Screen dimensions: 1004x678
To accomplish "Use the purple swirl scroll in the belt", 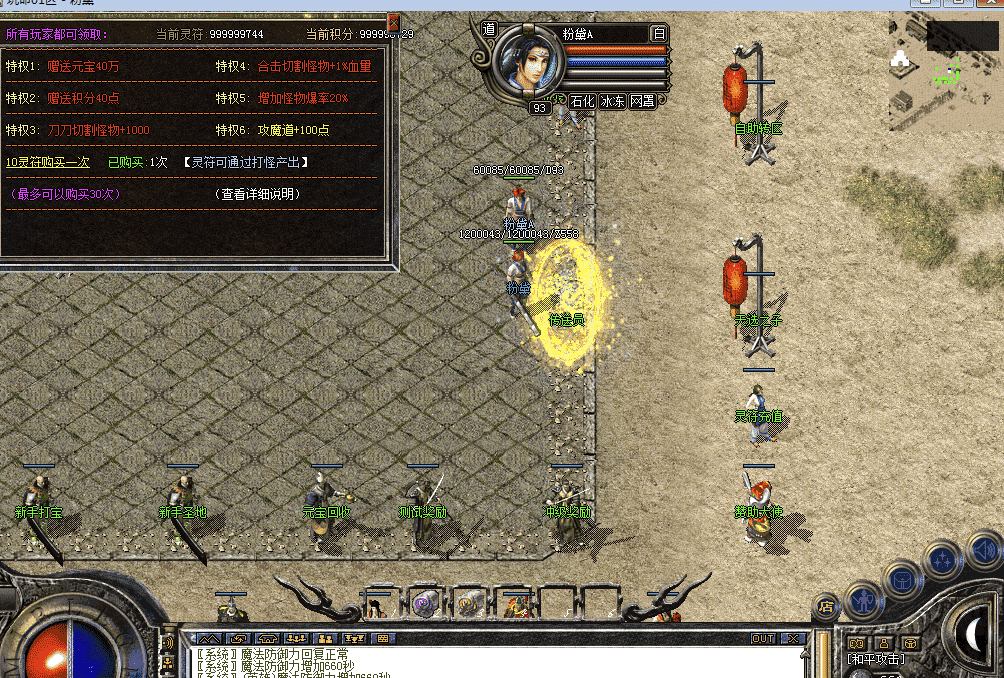I will pos(424,602).
